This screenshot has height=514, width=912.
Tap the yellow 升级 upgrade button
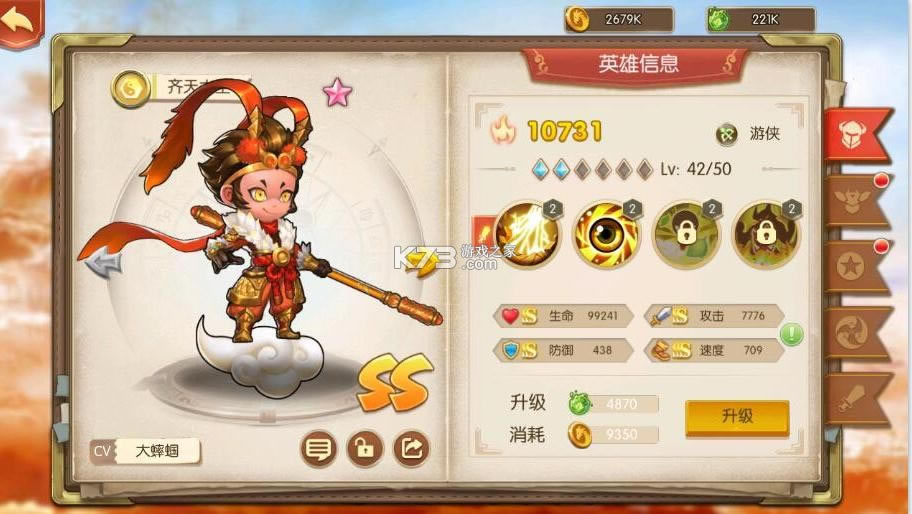tap(737, 417)
